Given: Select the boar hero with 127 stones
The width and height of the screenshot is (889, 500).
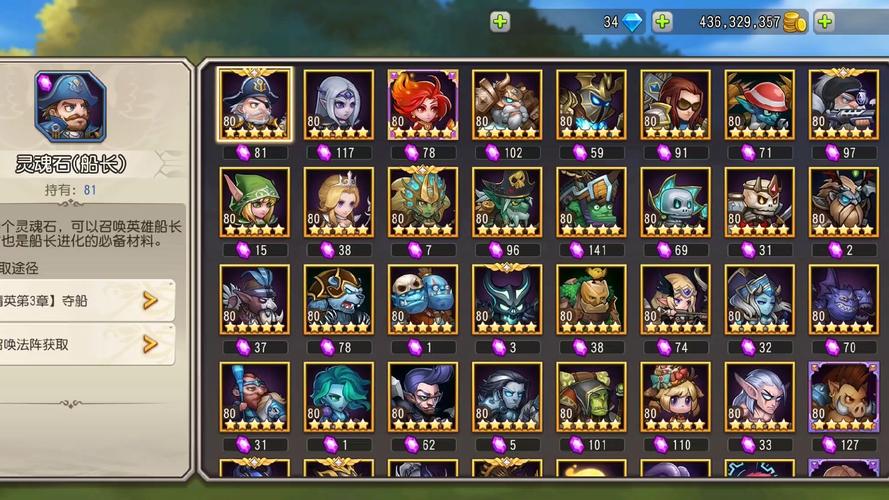Looking at the screenshot, I should coord(843,396).
